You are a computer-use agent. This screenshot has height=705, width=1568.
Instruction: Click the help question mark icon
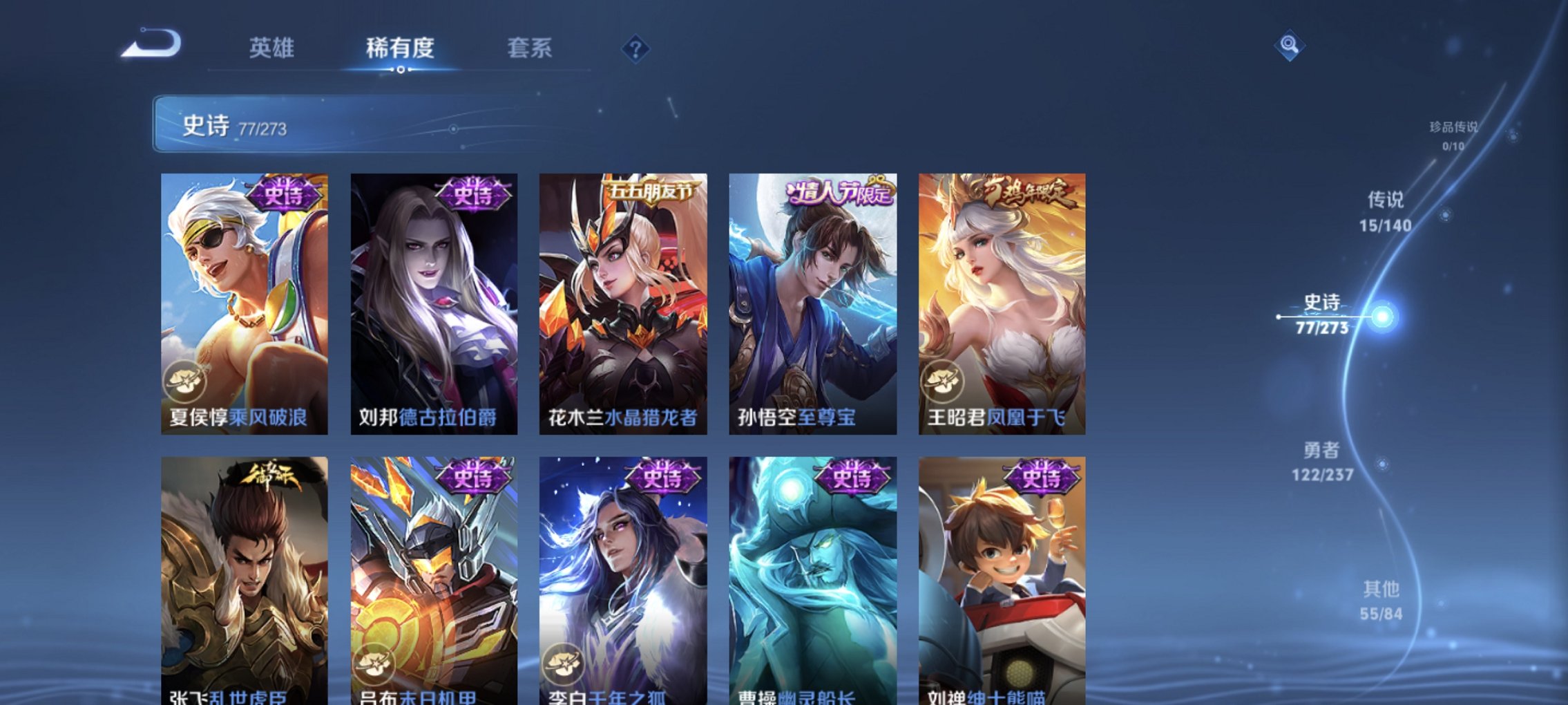click(x=635, y=49)
